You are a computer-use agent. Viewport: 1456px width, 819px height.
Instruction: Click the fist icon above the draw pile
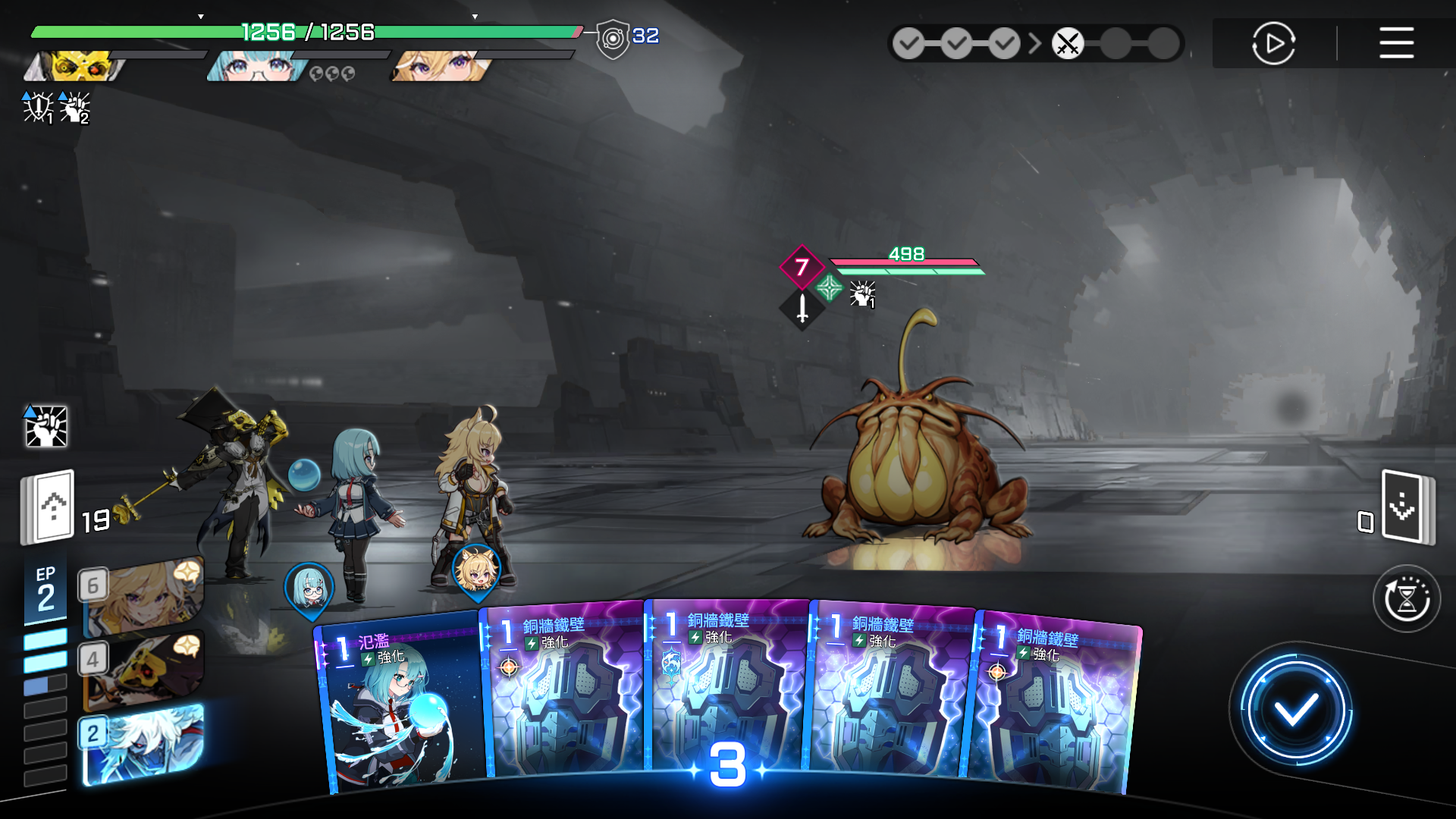click(46, 426)
